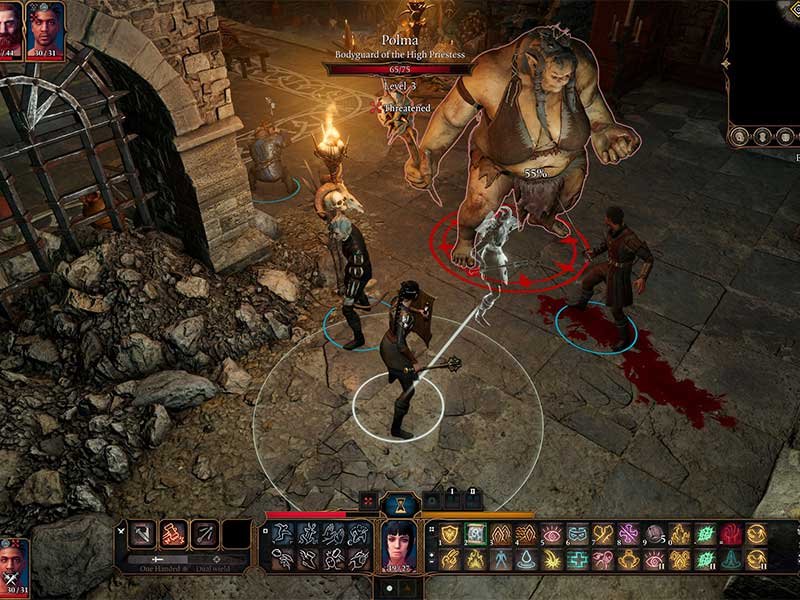Select party portrait at bottom-left corner

pos(14,565)
